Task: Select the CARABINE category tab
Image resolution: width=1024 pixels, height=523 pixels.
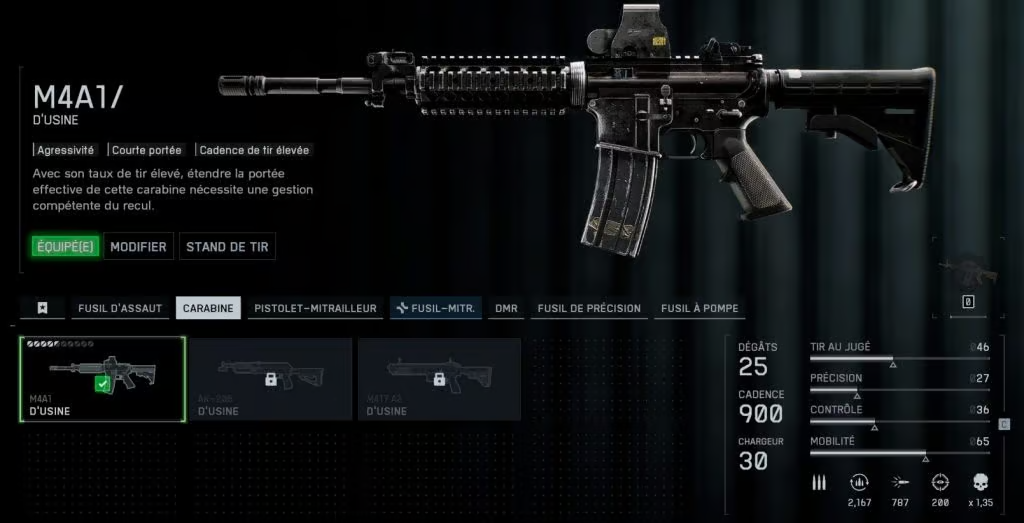Action: [x=208, y=308]
